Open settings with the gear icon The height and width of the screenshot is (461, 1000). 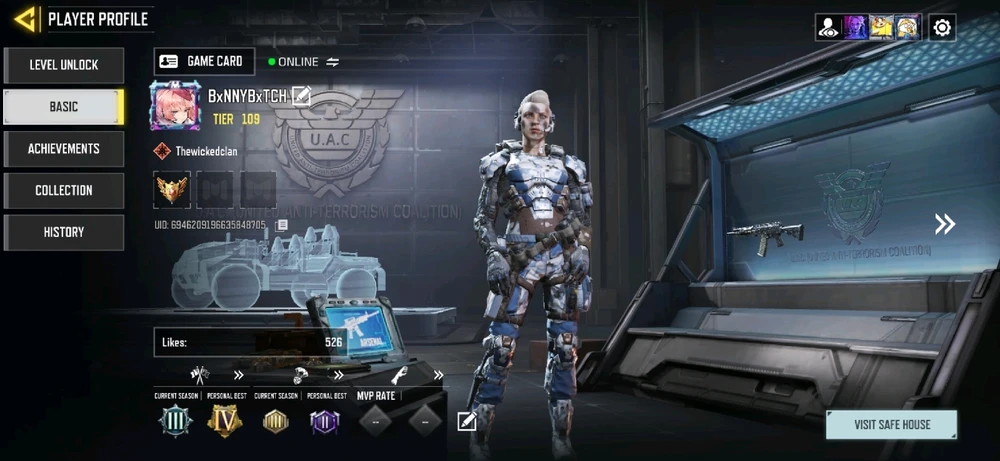pyautogui.click(x=941, y=27)
